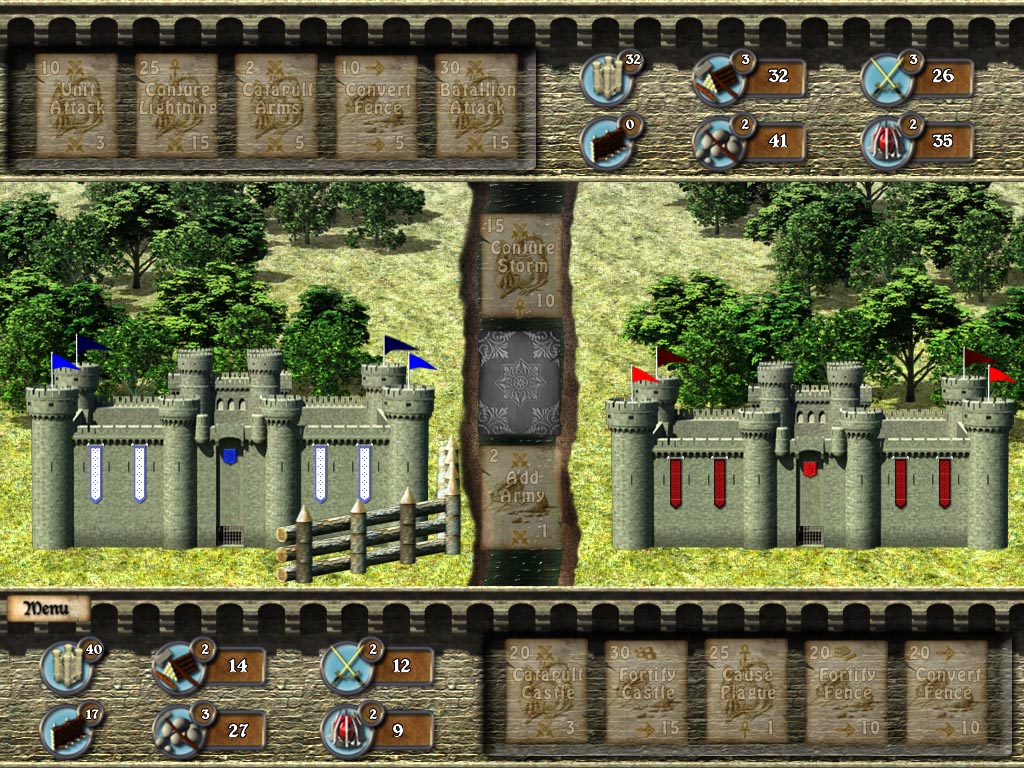Select the Add Army card

tap(521, 496)
